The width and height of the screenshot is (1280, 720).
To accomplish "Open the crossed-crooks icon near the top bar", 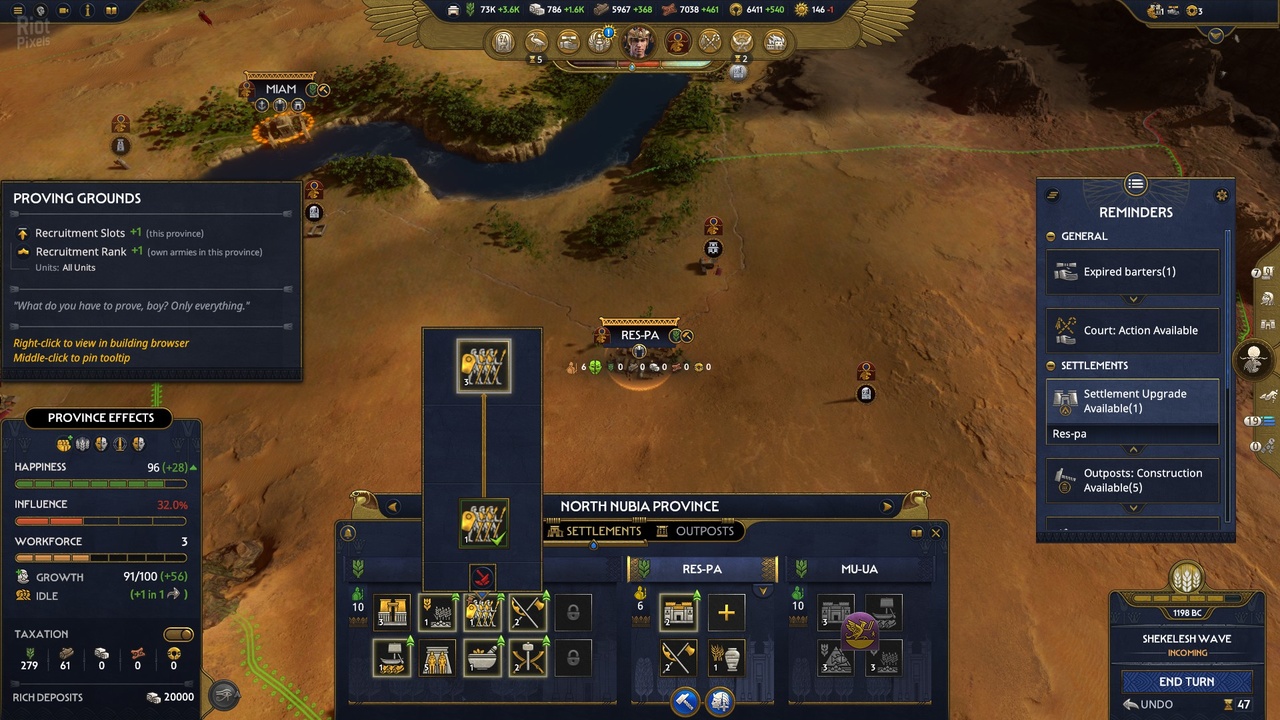I will pyautogui.click(x=710, y=41).
